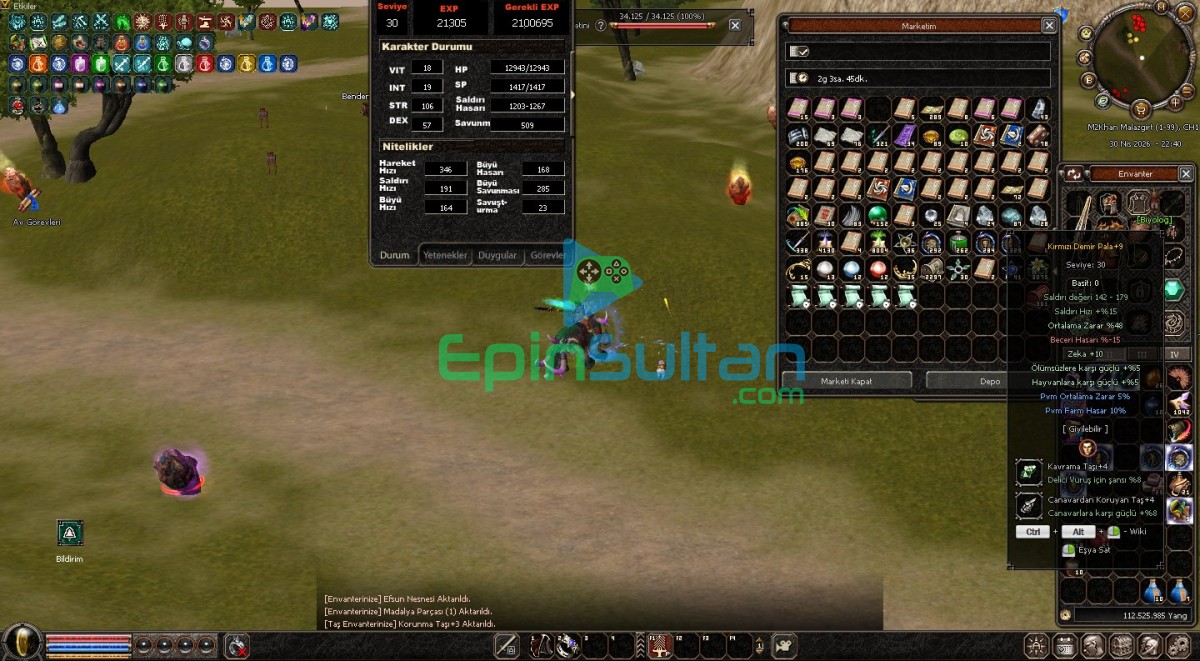Switch to the Yetenekler tab
Image resolution: width=1200 pixels, height=661 pixels.
coord(445,255)
